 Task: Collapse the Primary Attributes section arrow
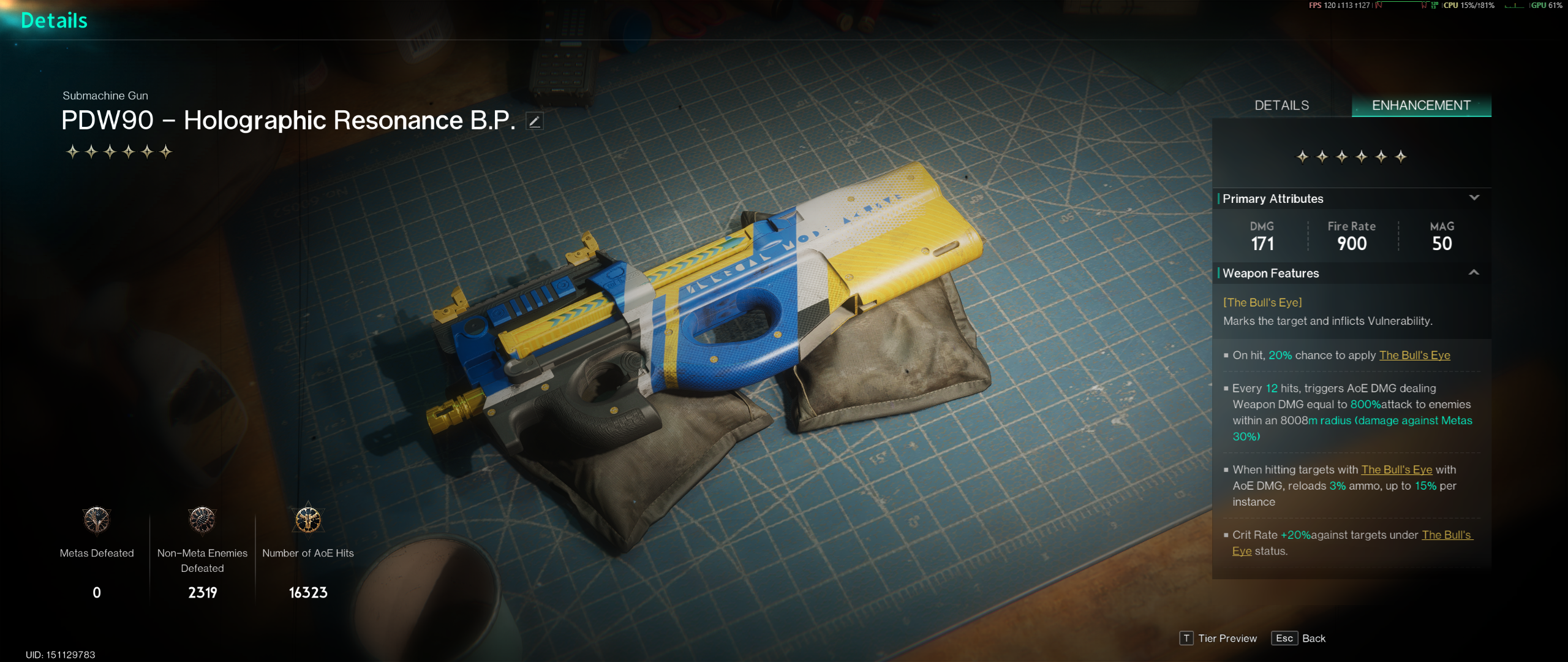[x=1474, y=198]
